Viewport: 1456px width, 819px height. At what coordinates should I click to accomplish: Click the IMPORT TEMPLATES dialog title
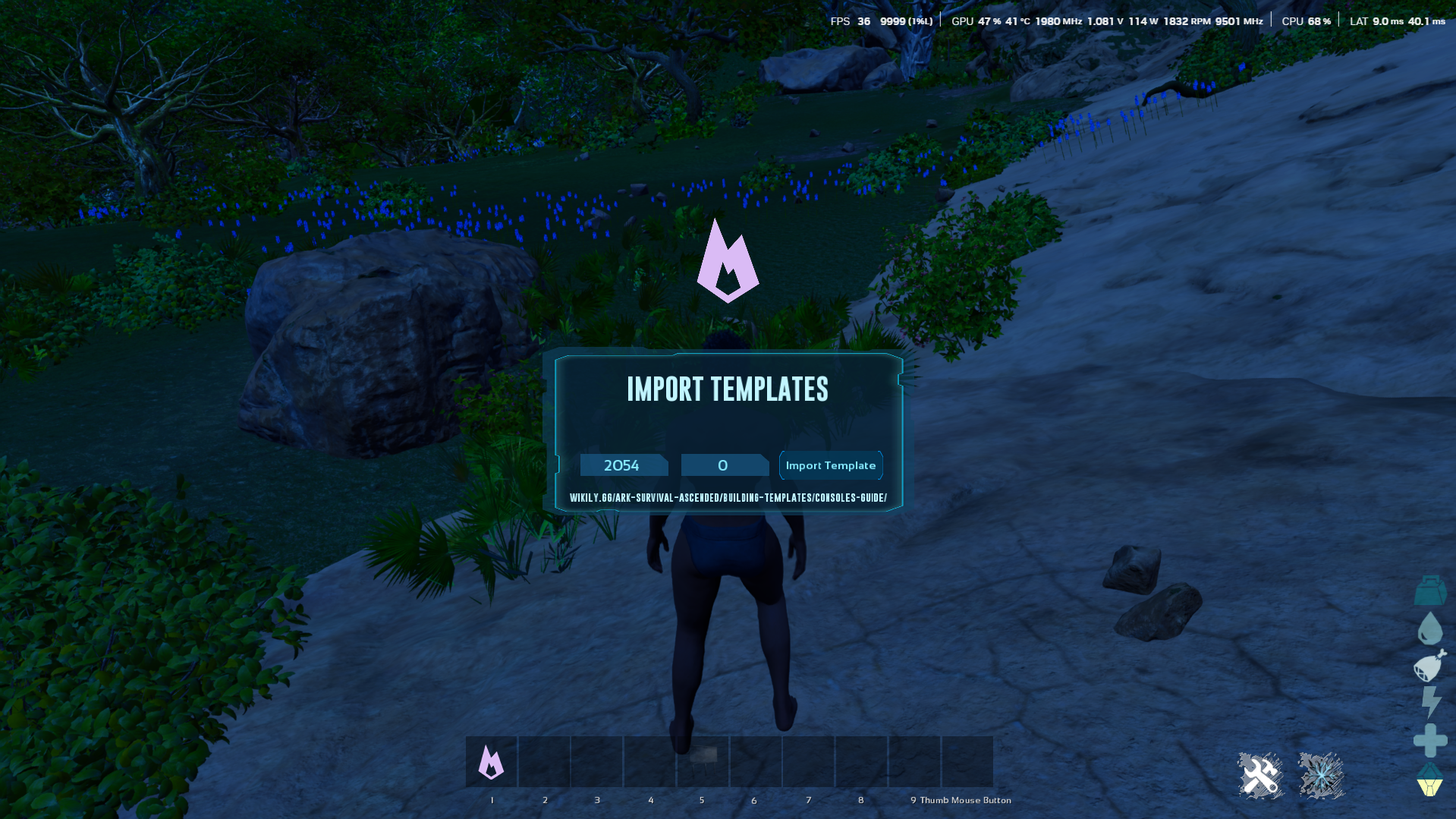point(728,389)
